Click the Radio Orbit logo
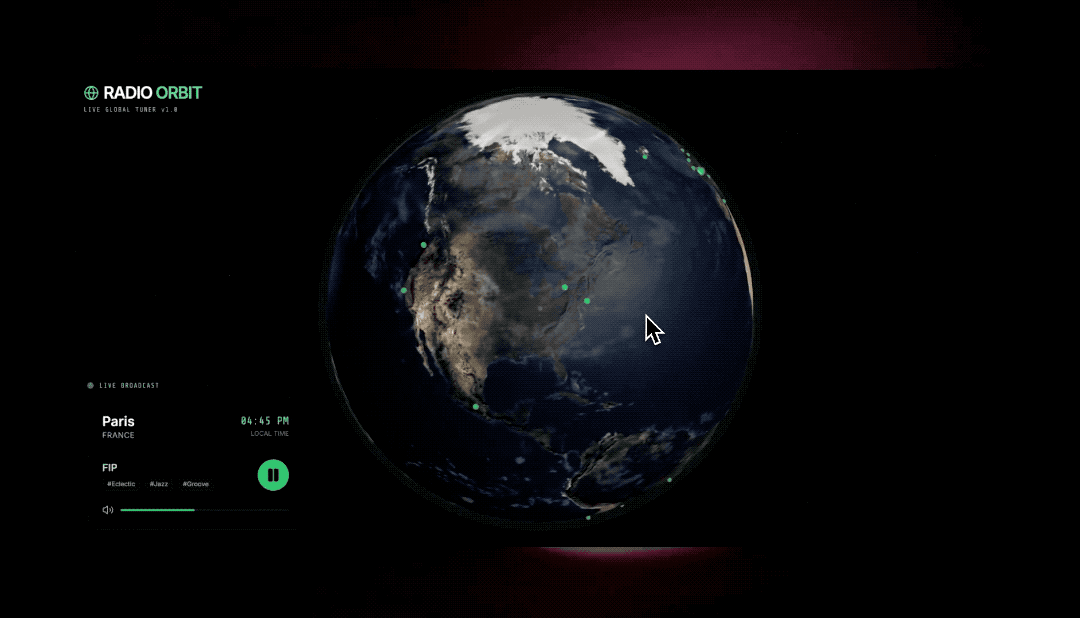Image resolution: width=1080 pixels, height=618 pixels. pos(143,93)
